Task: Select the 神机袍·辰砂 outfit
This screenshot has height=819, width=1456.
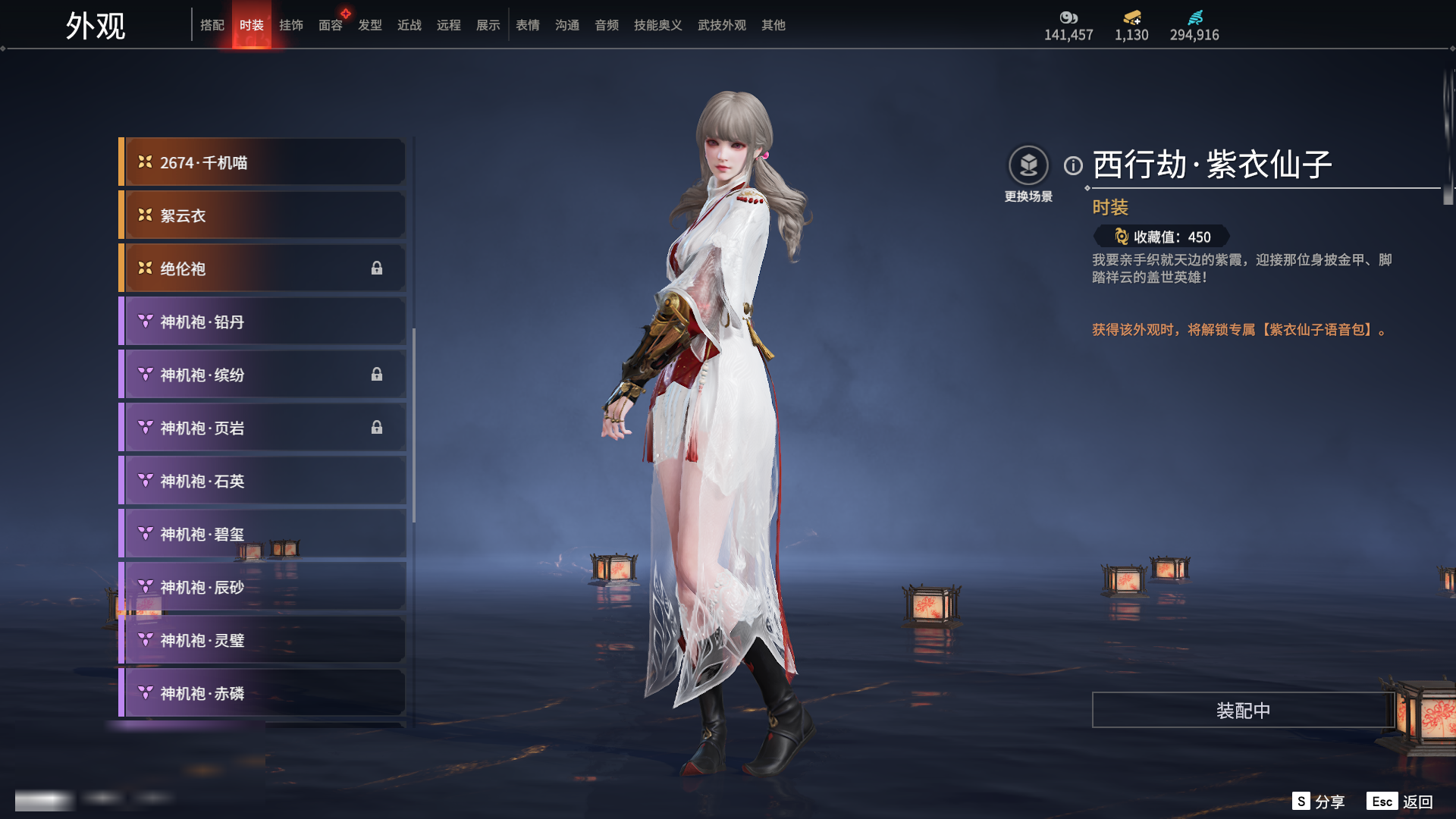Action: point(262,587)
